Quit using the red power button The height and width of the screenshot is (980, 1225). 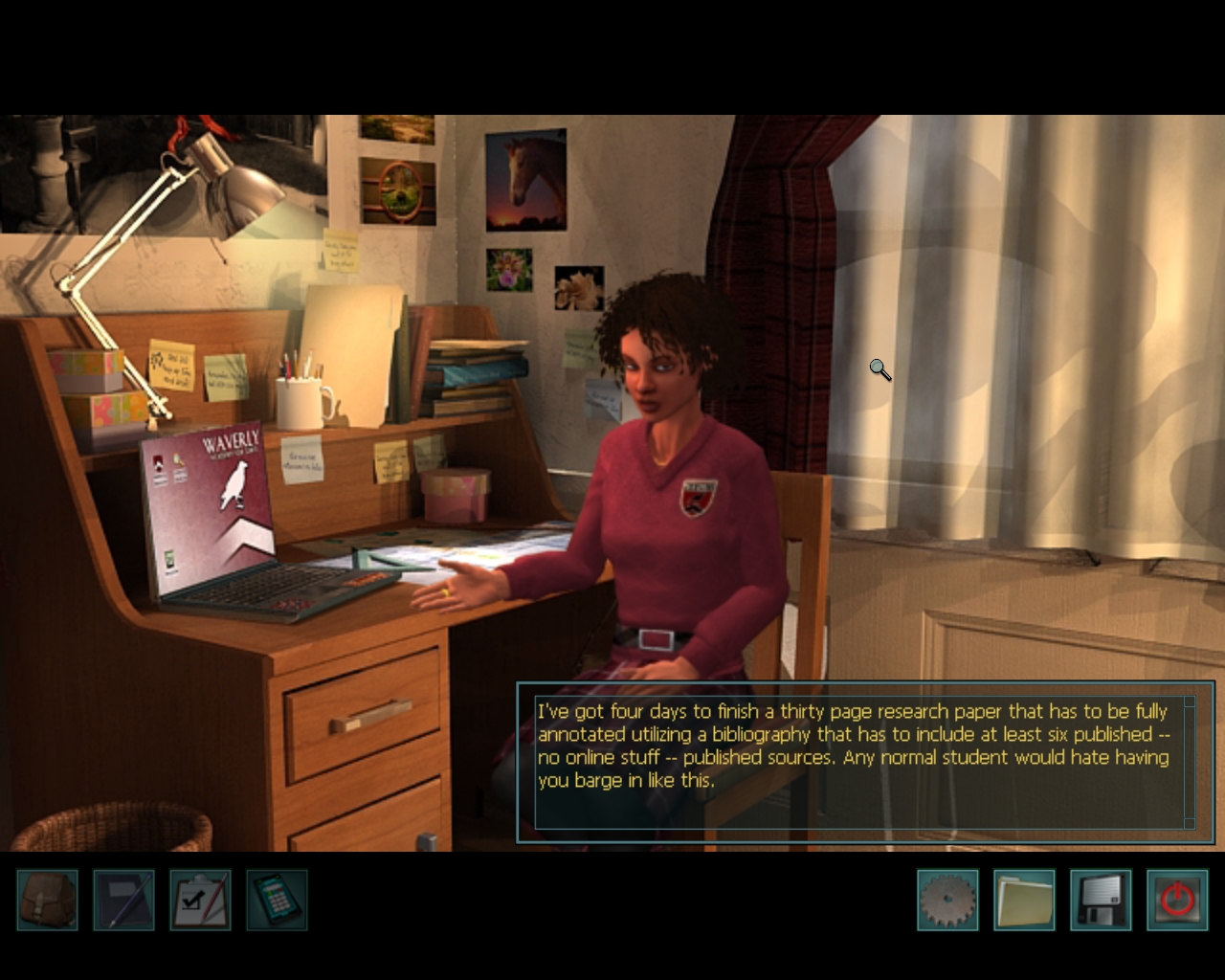(x=1177, y=900)
